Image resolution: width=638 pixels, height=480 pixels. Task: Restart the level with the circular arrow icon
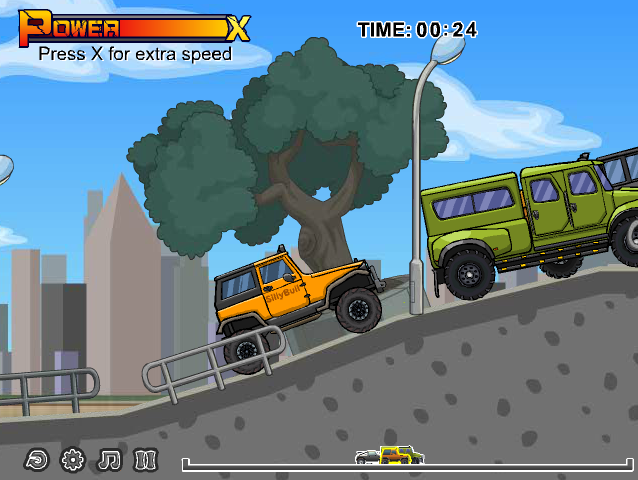(x=36, y=460)
